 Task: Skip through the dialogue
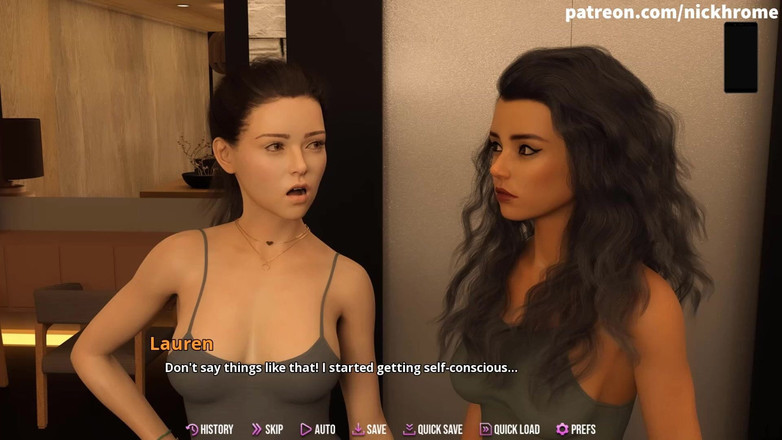click(x=267, y=429)
